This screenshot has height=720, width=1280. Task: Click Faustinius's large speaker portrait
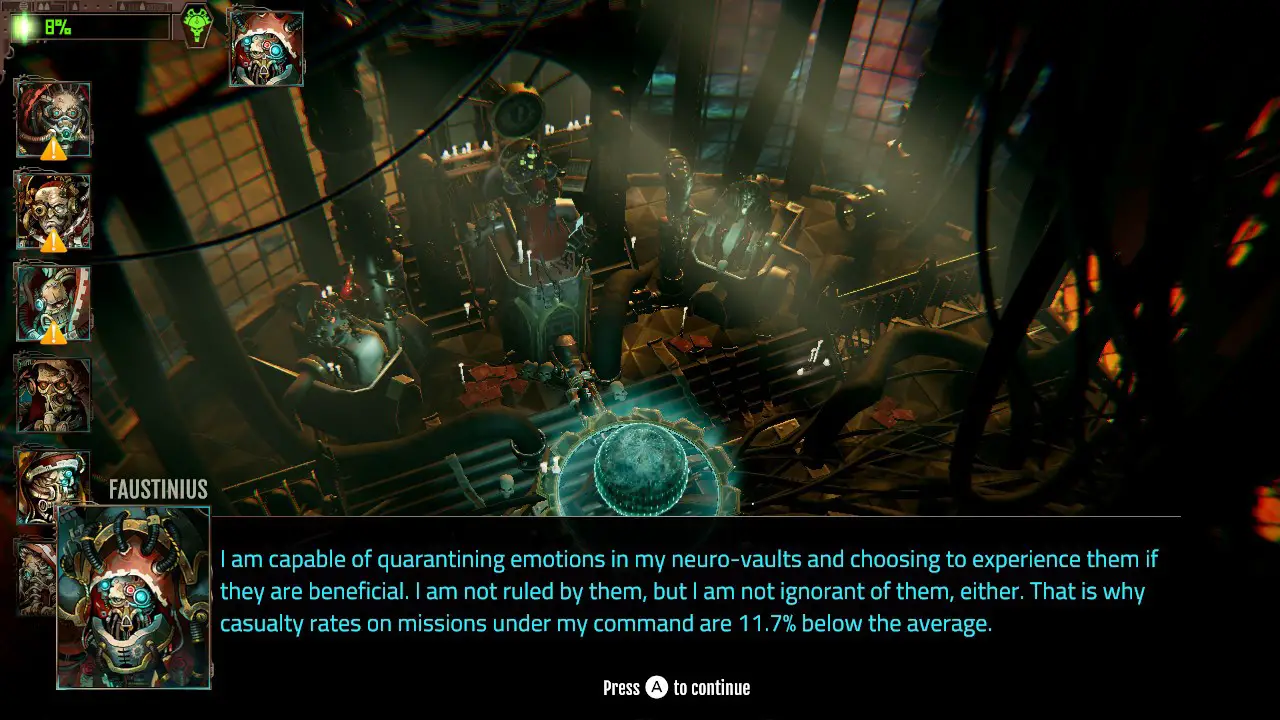click(x=134, y=597)
